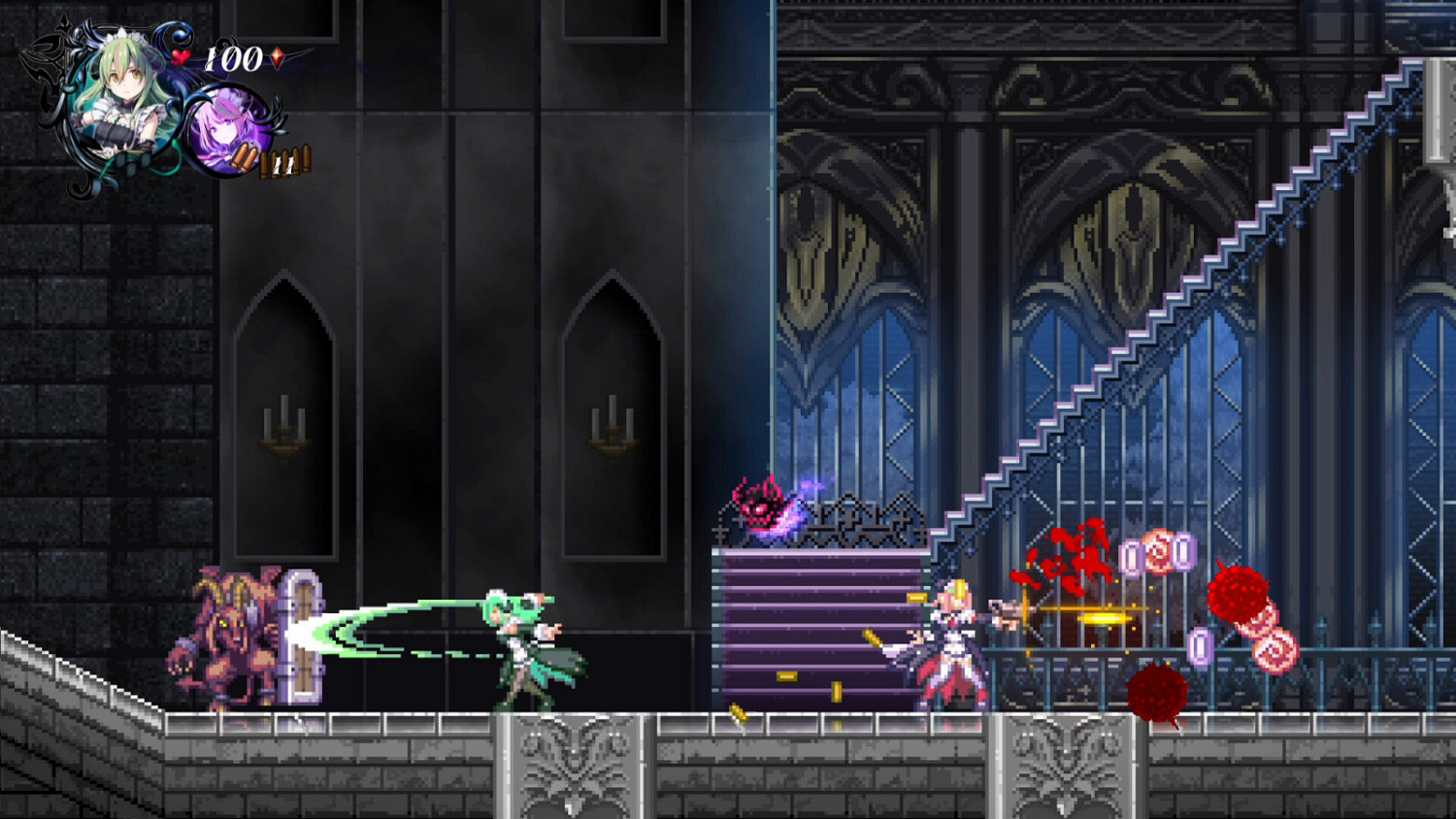Click the heart icon in the HUD

179,59
